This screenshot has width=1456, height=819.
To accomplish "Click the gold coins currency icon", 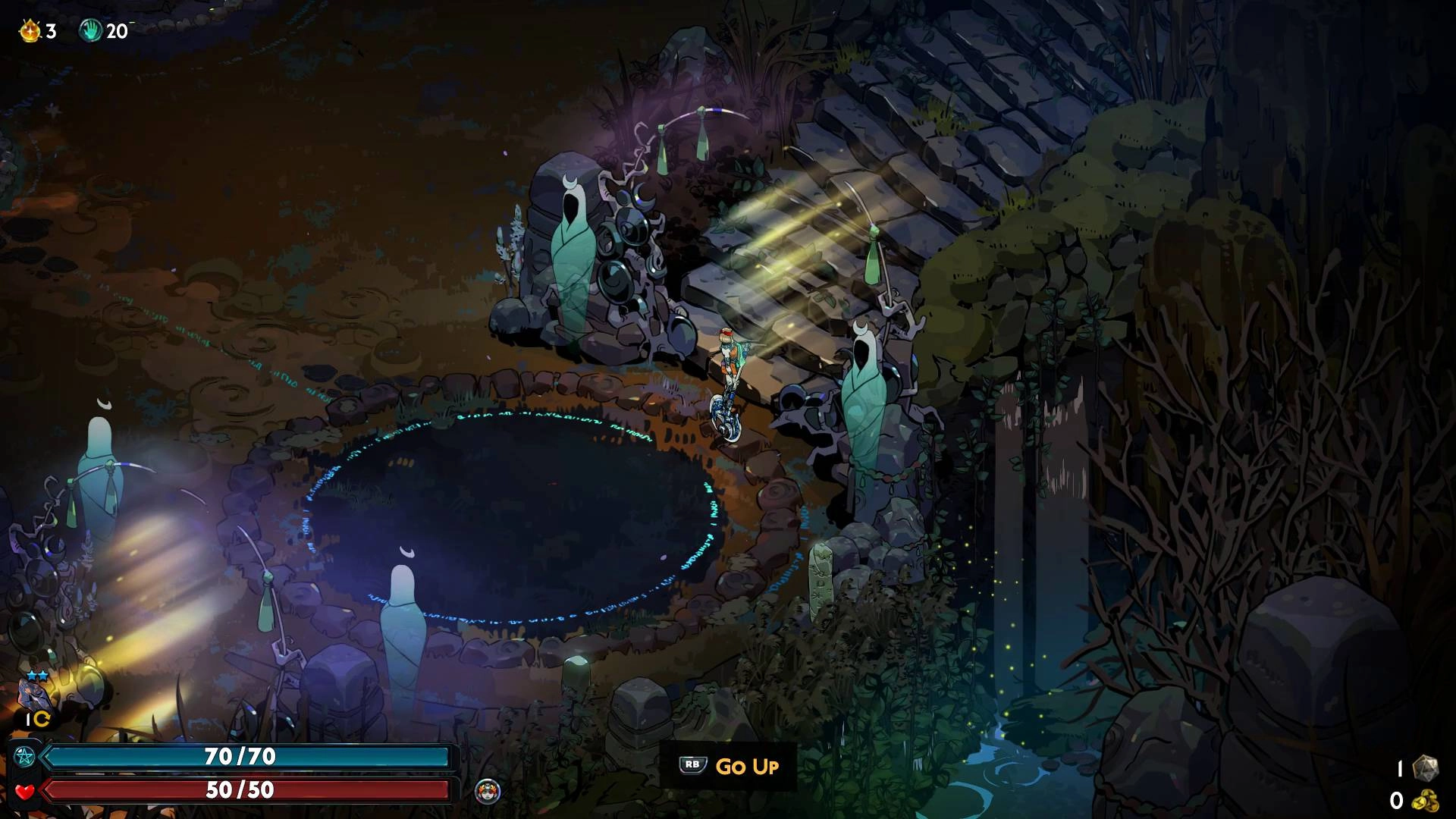I will pyautogui.click(x=1426, y=800).
